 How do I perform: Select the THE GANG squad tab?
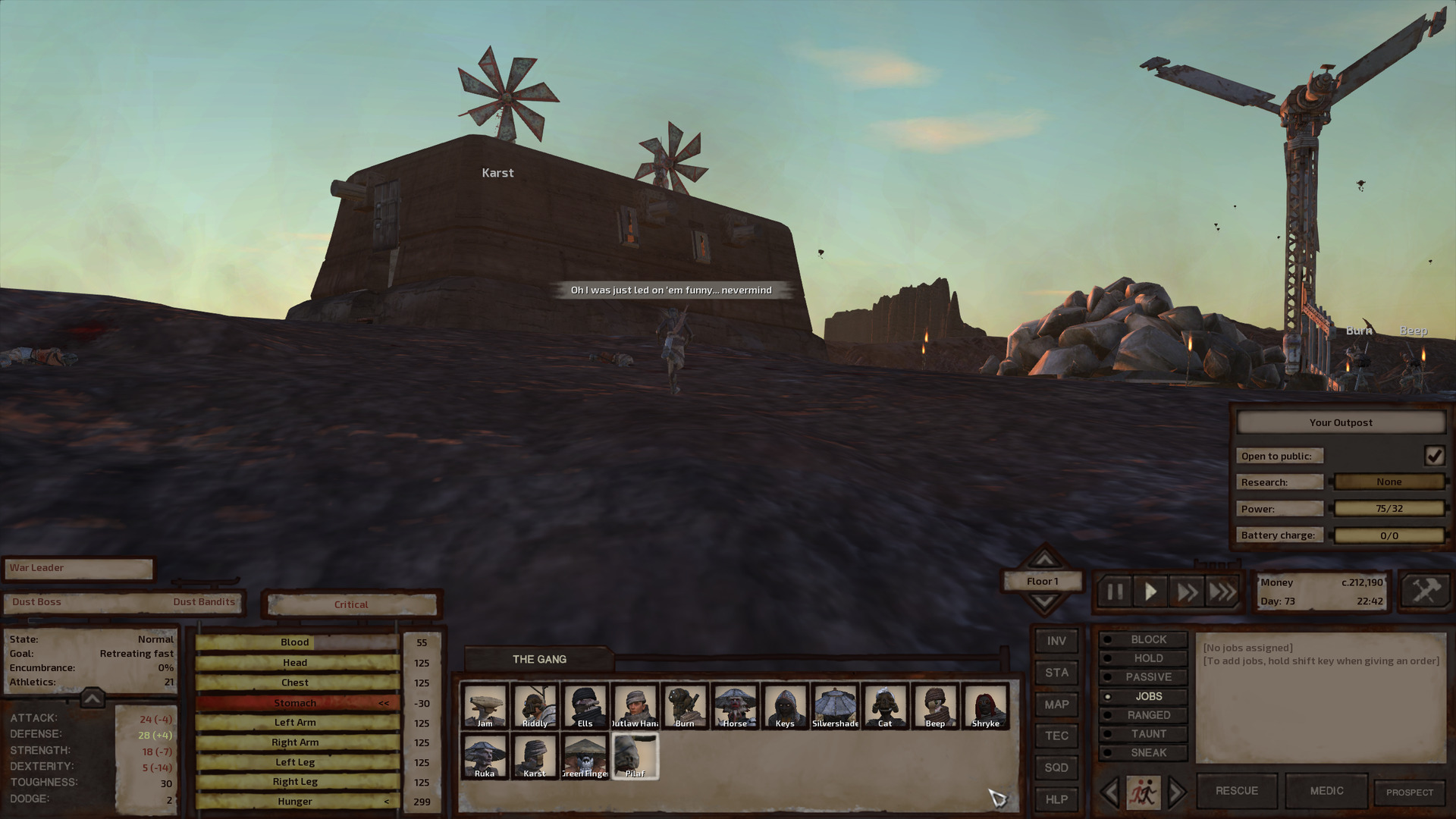[x=540, y=659]
